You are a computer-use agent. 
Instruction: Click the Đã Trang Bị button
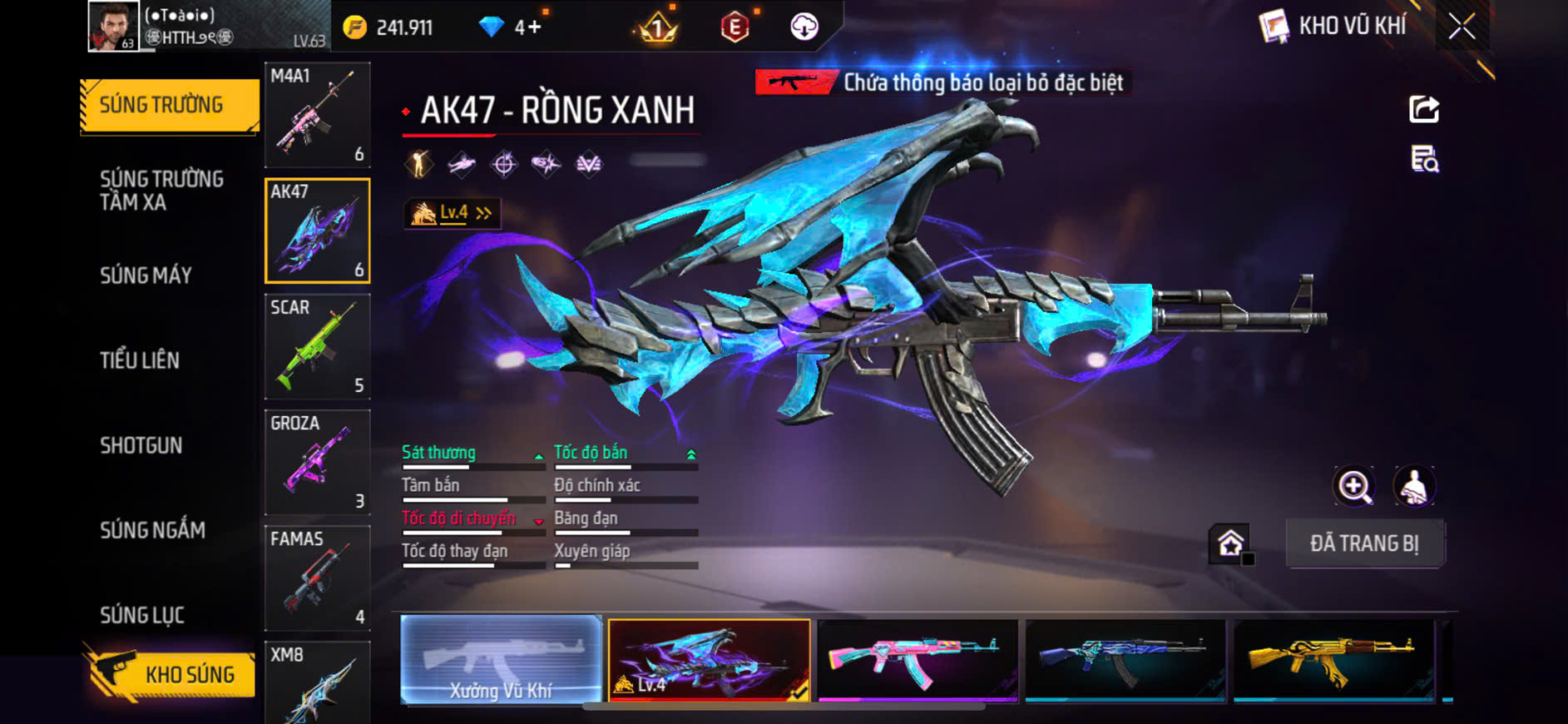click(1364, 543)
